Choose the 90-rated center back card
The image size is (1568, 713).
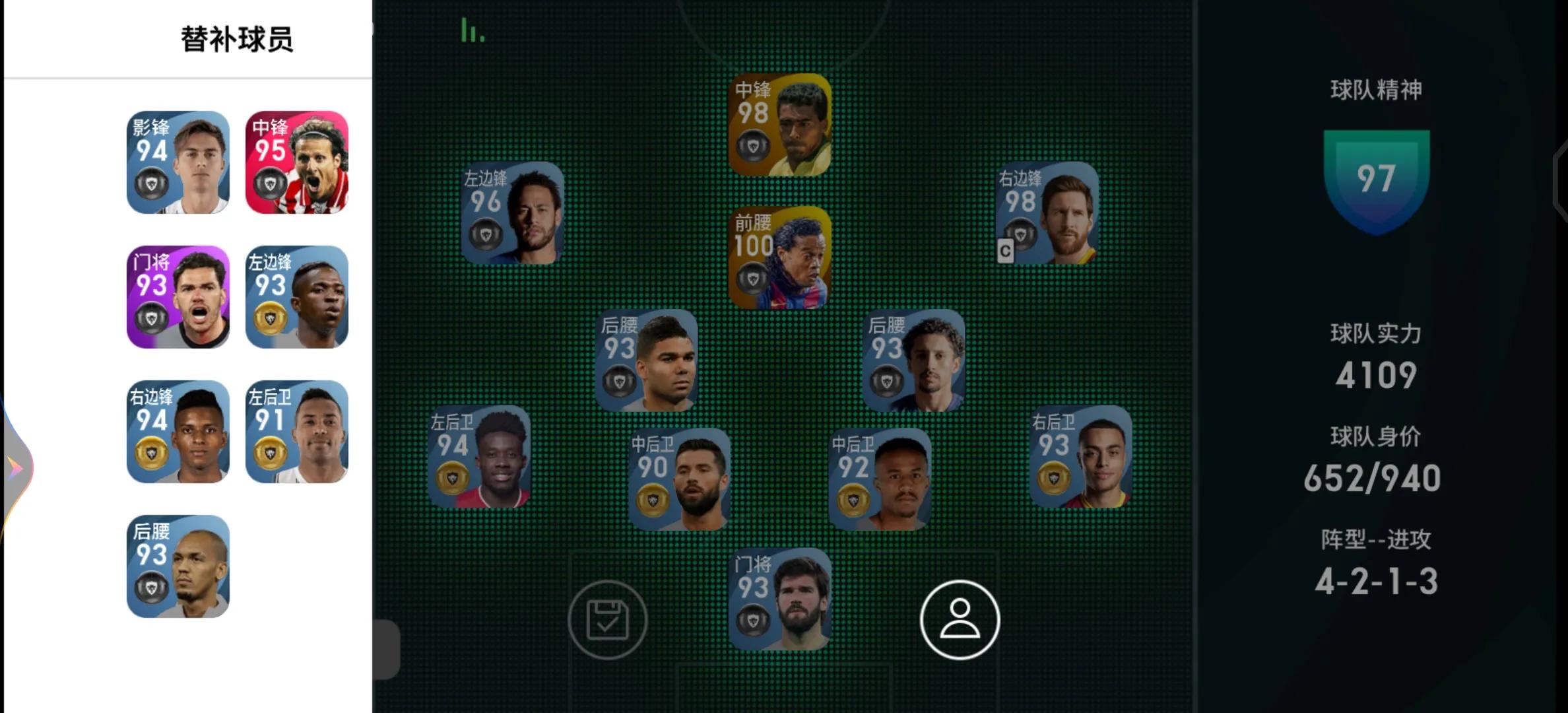680,479
